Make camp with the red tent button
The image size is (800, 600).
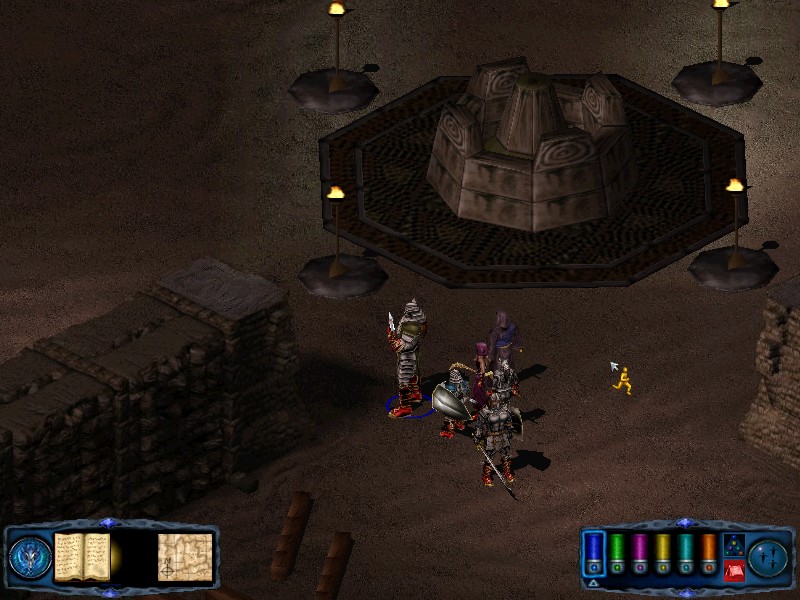click(x=733, y=571)
